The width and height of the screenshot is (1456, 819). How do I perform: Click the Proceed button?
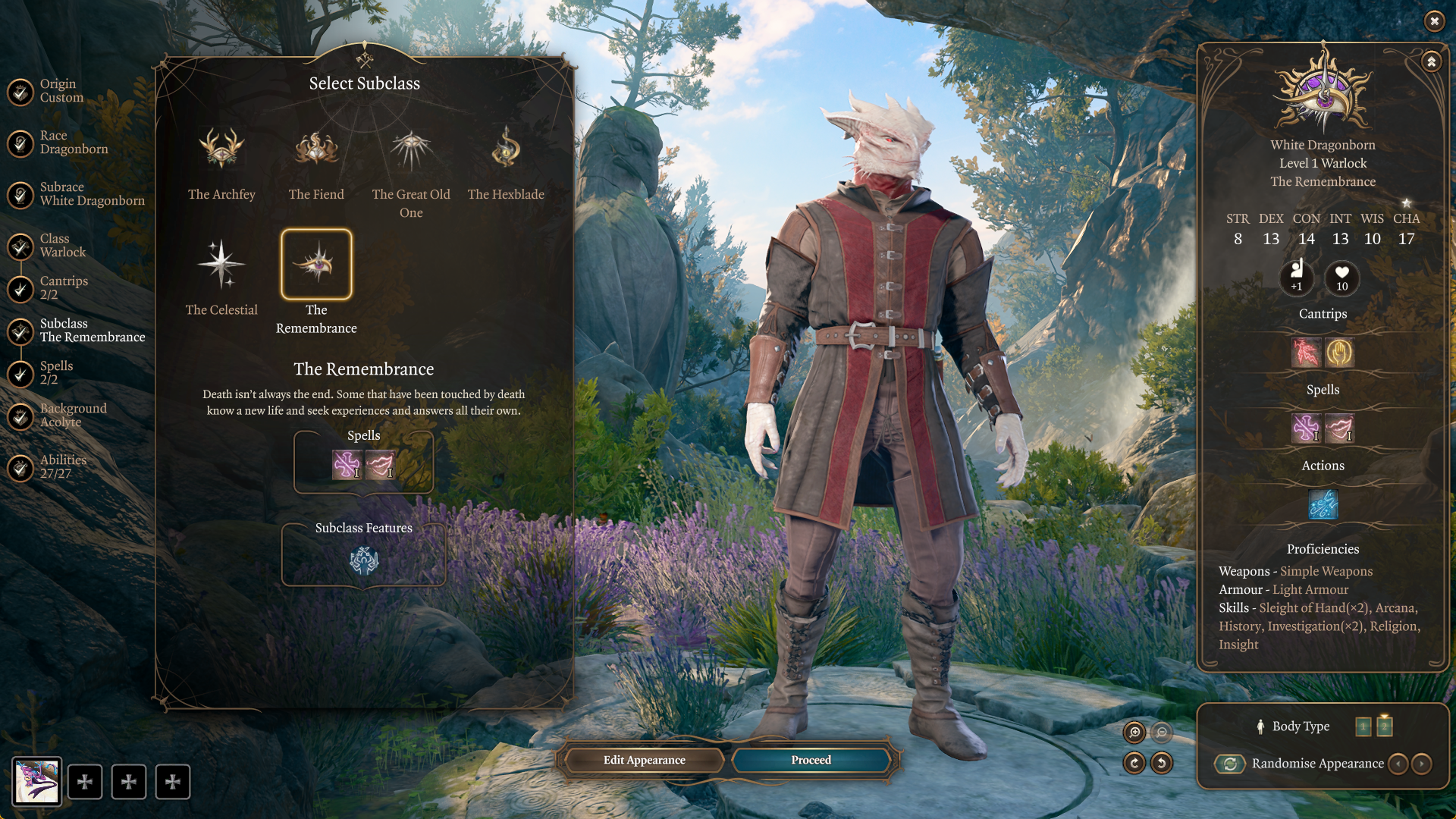coord(810,760)
